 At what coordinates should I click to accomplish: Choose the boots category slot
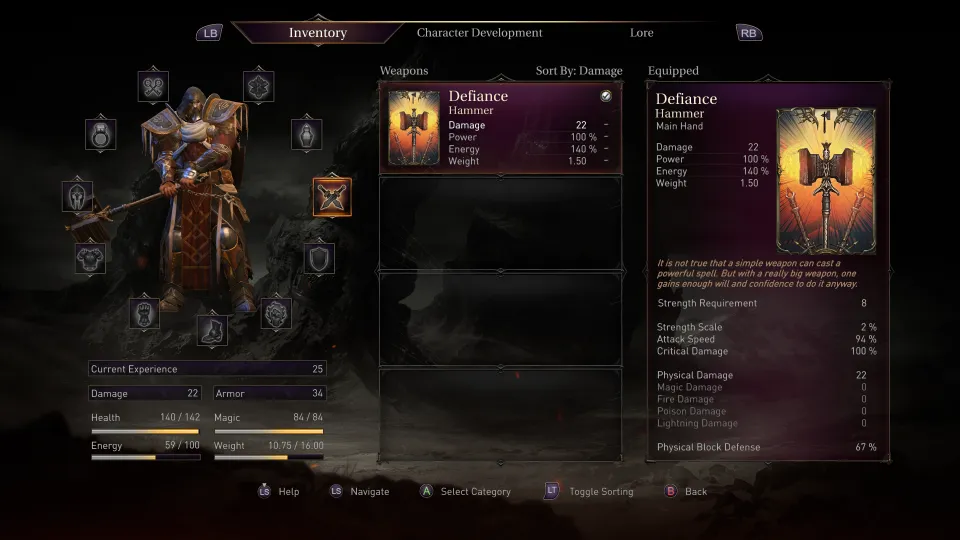pos(211,326)
